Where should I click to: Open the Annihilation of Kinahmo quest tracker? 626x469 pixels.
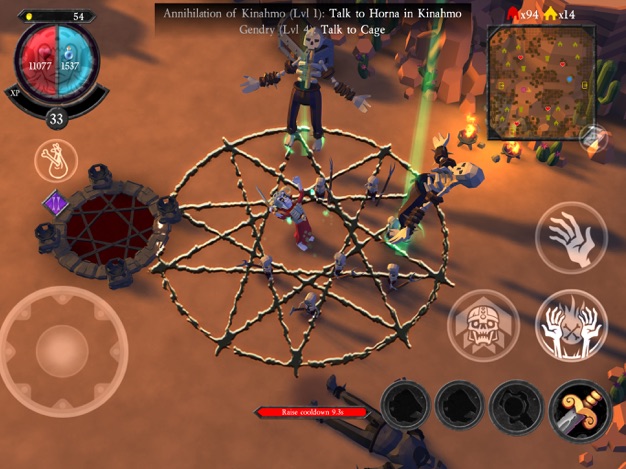coord(310,12)
